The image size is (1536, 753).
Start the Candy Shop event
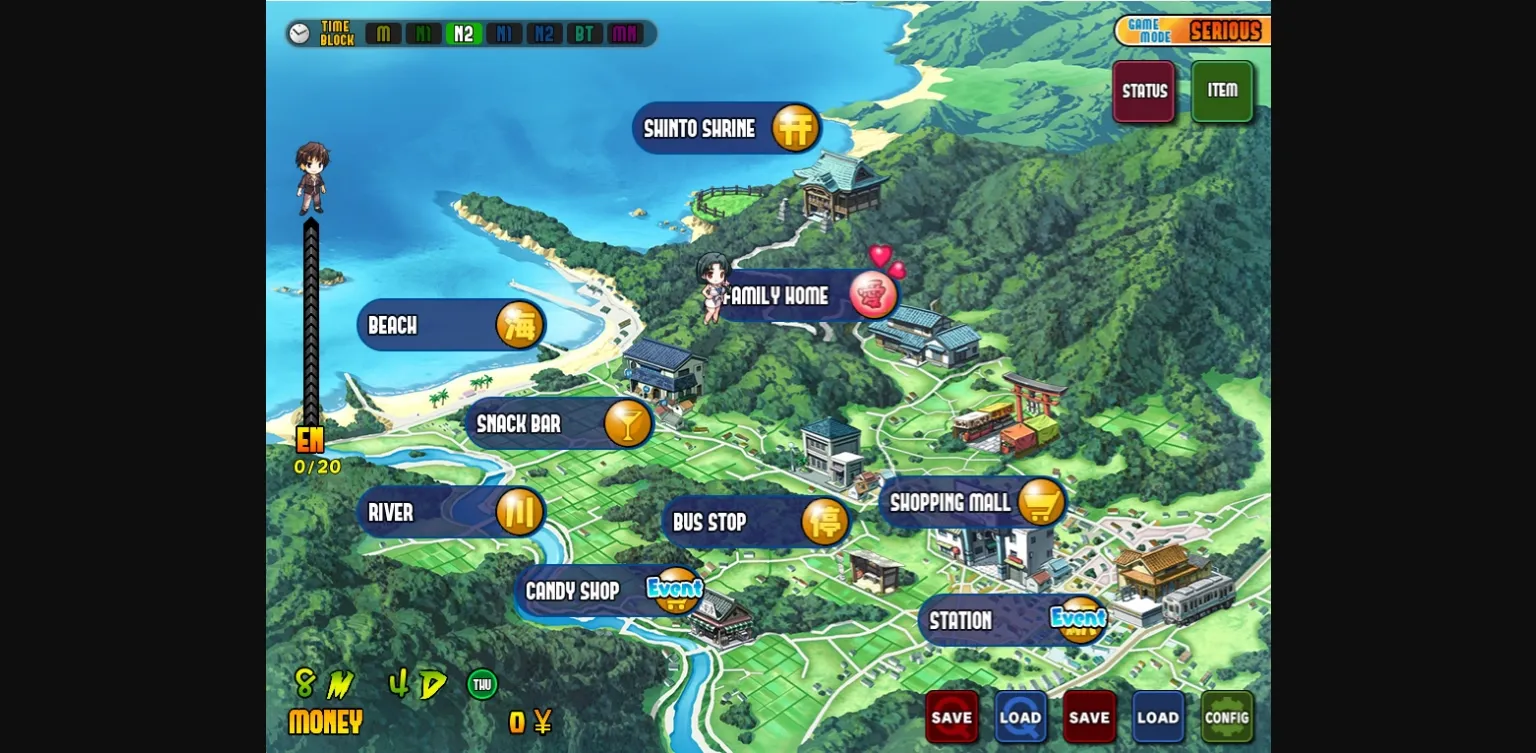tap(609, 591)
